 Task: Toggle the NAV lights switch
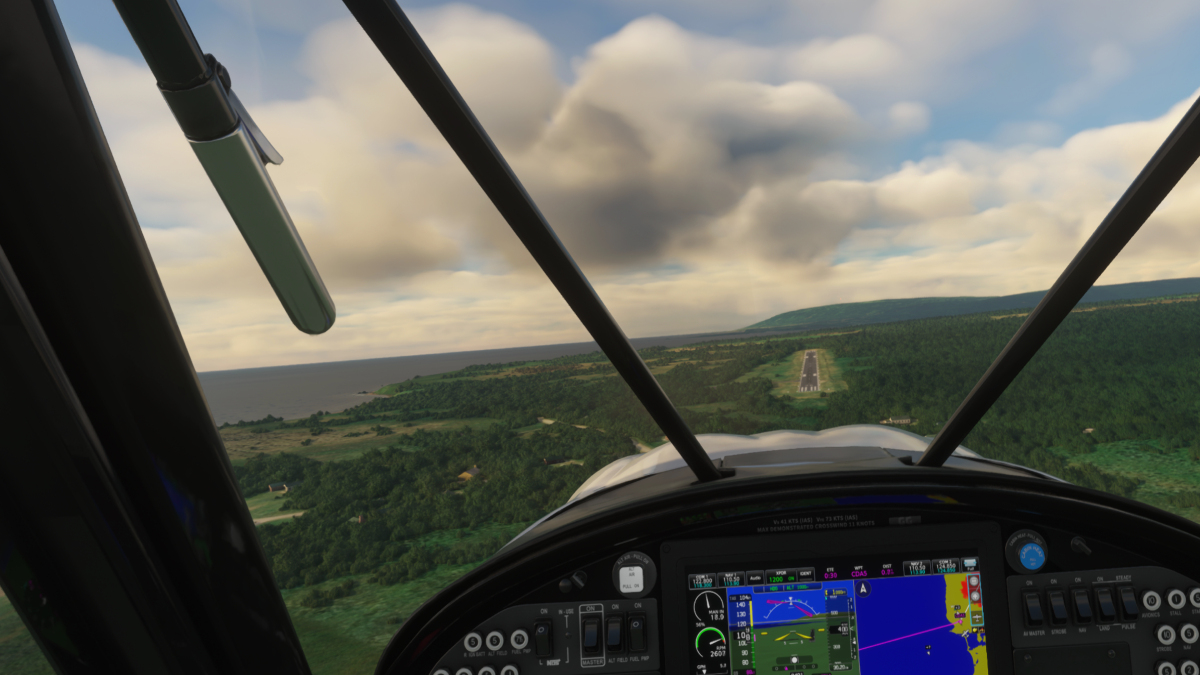[x=1081, y=605]
